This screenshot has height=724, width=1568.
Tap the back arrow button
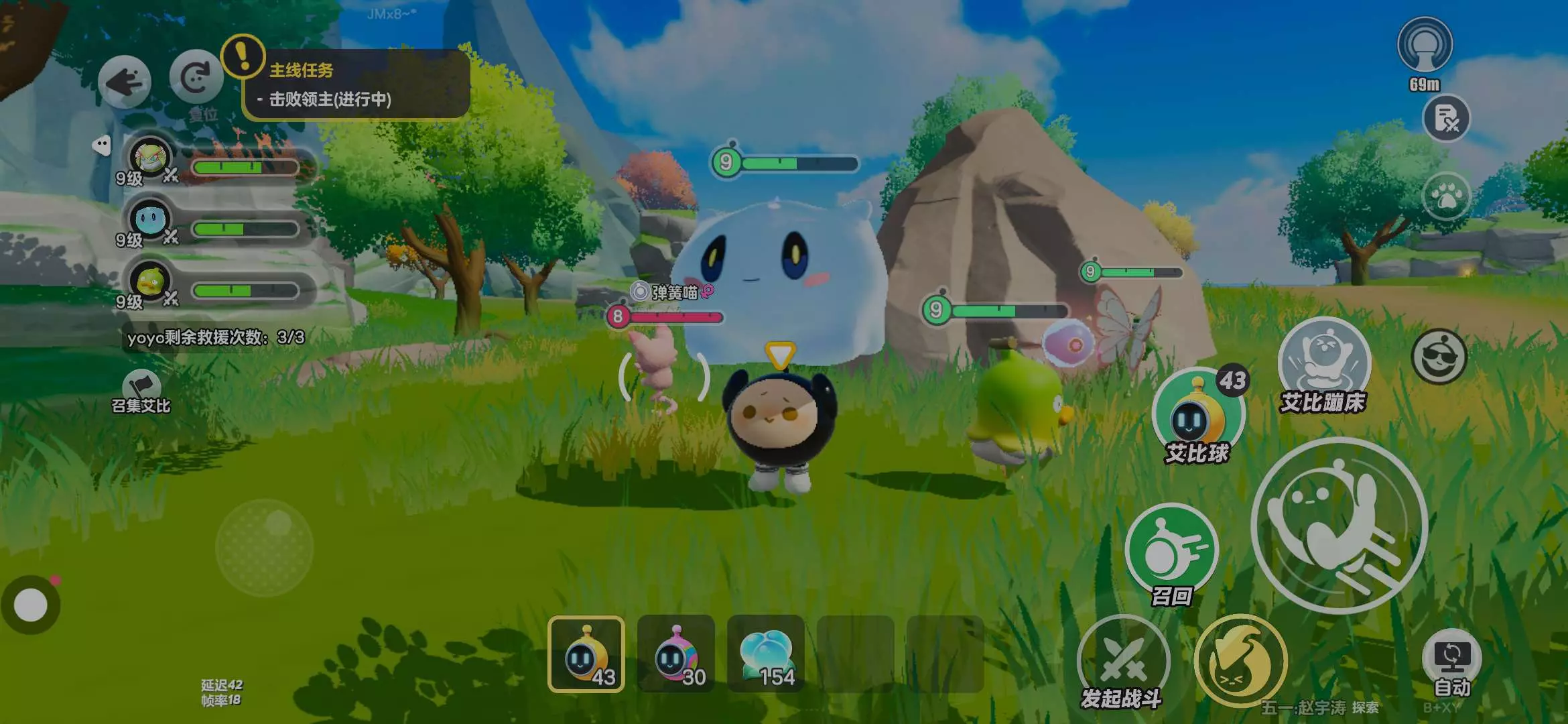point(125,82)
